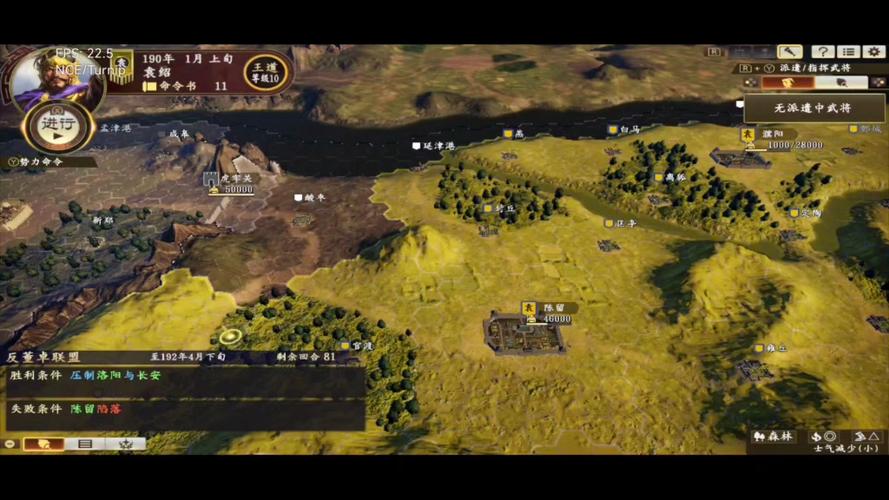Click the 进行 advance turn button
889x500 pixels.
click(x=59, y=125)
